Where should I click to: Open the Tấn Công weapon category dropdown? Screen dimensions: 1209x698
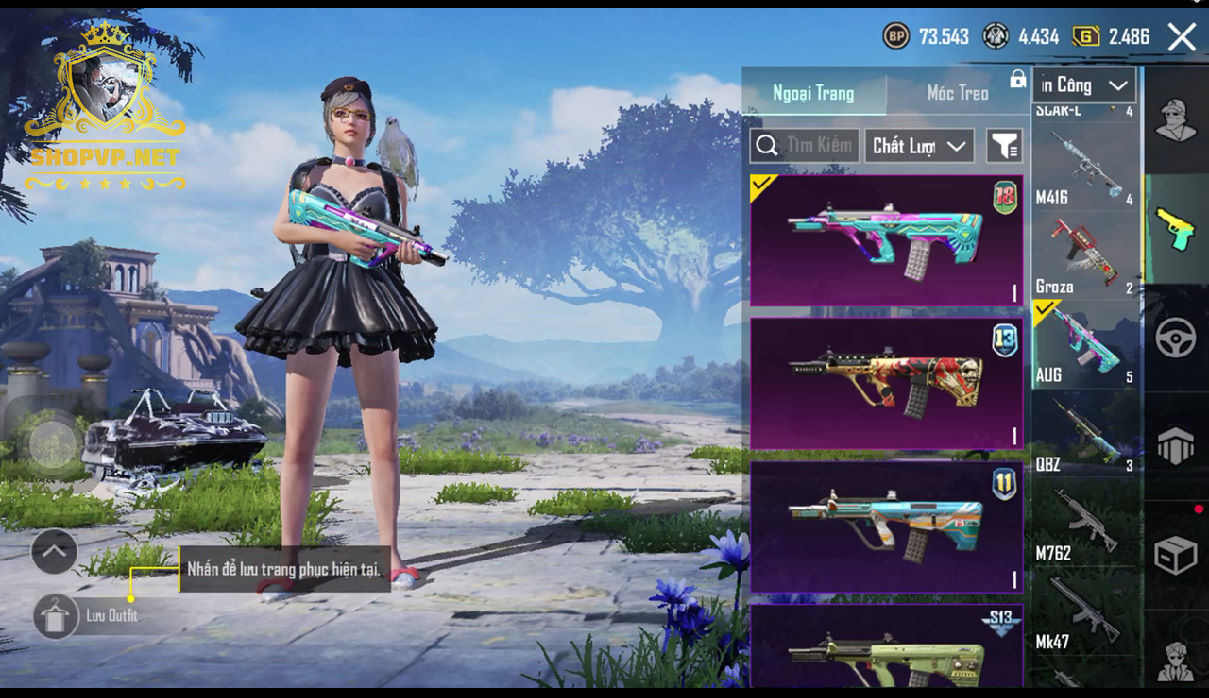click(1085, 86)
